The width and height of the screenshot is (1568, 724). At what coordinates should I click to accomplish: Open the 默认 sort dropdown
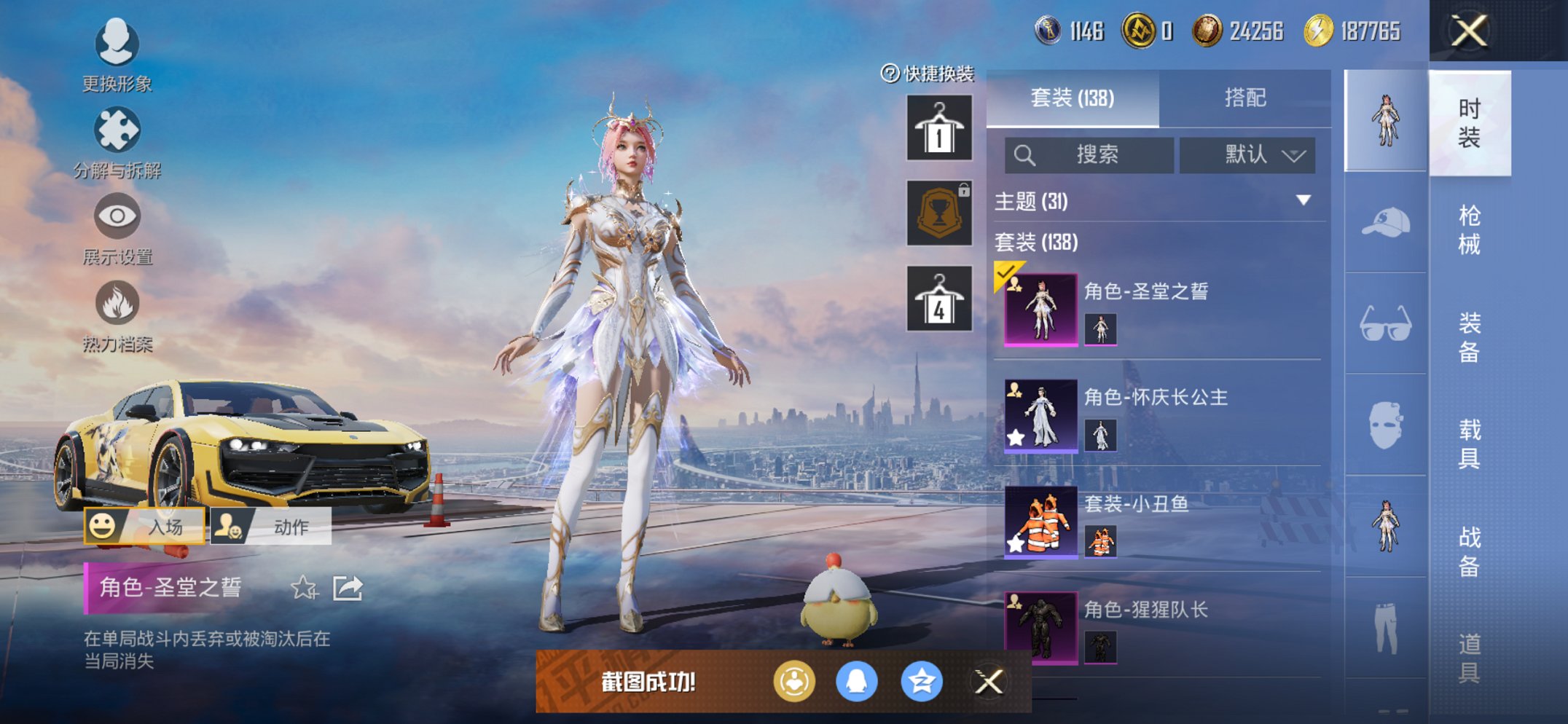click(1247, 155)
